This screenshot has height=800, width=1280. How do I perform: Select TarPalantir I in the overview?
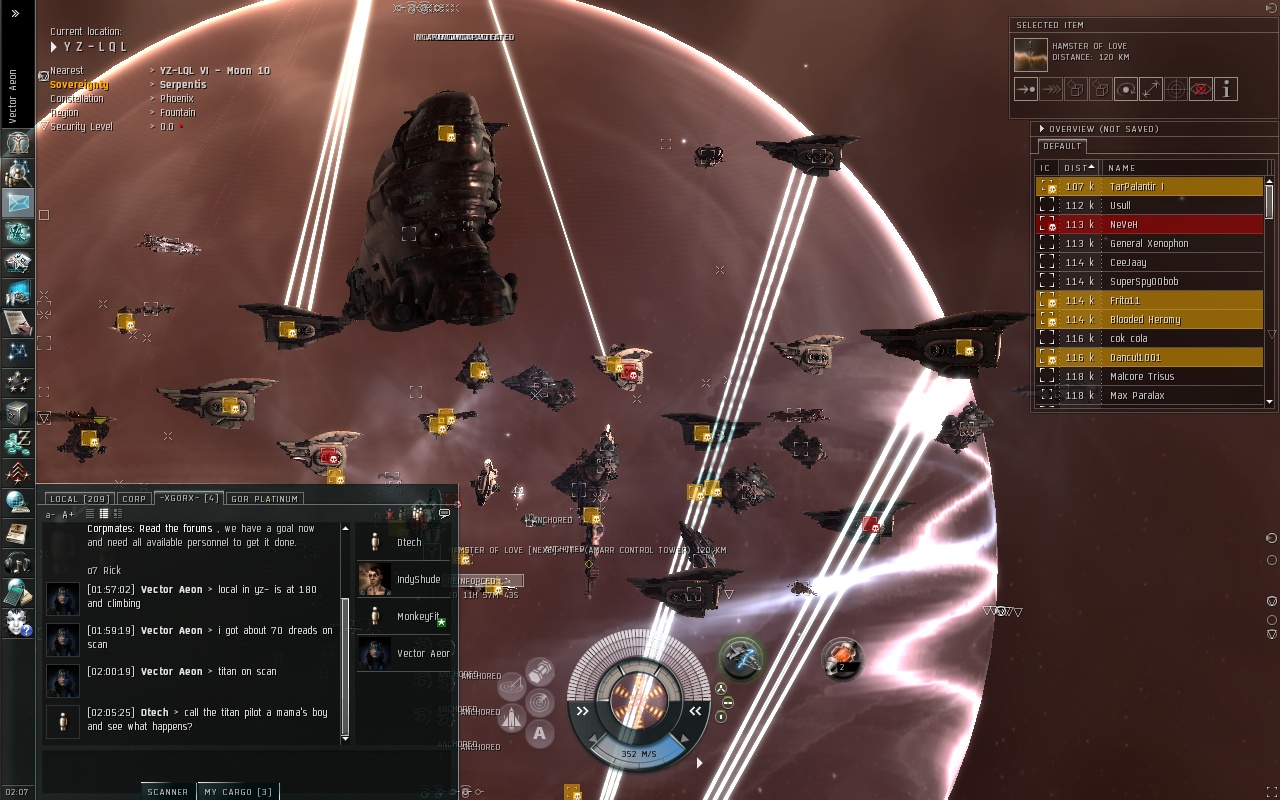tap(1150, 187)
